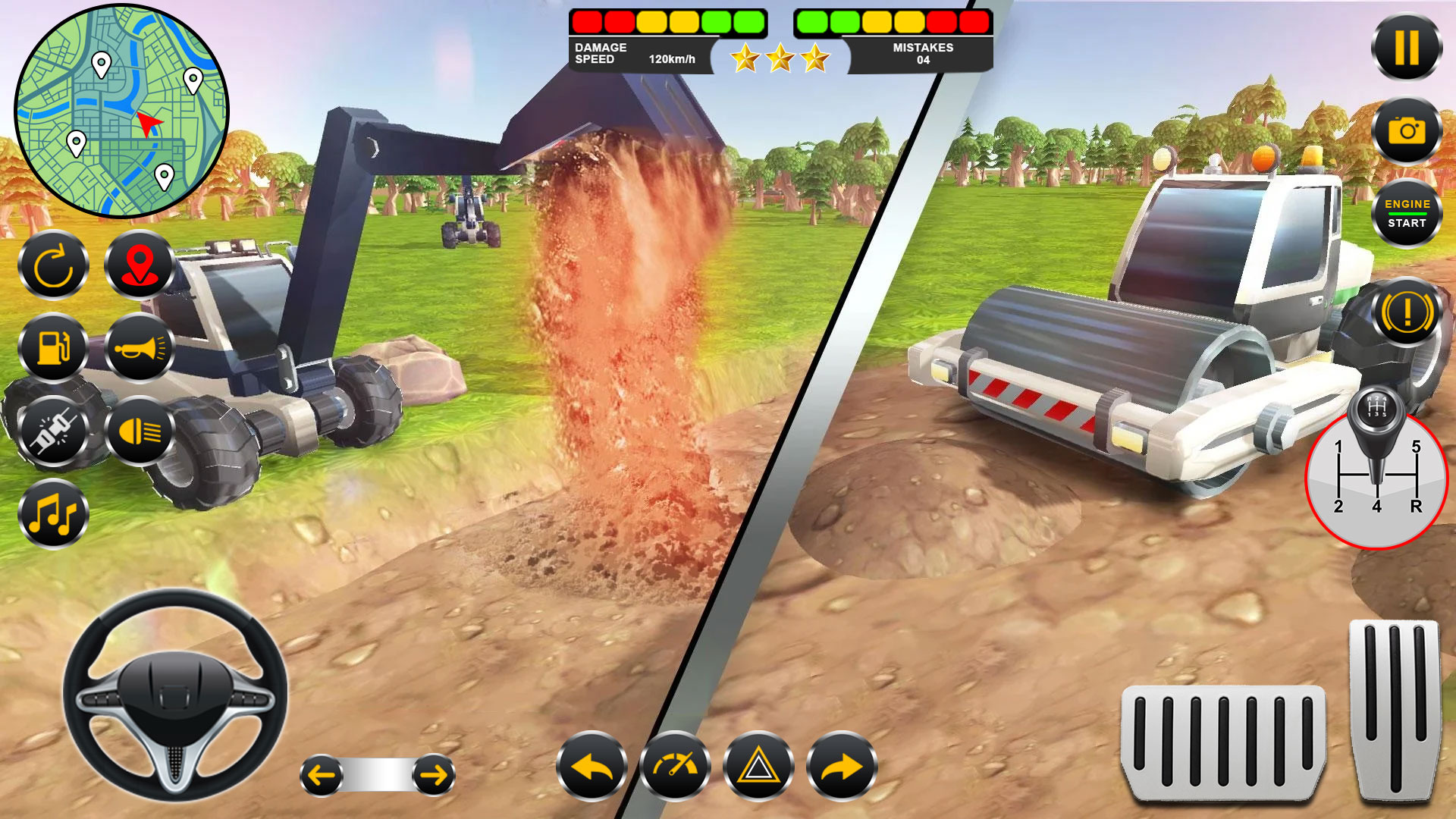Screen dimensions: 1456x819
Task: Restart the current level
Action: (53, 267)
